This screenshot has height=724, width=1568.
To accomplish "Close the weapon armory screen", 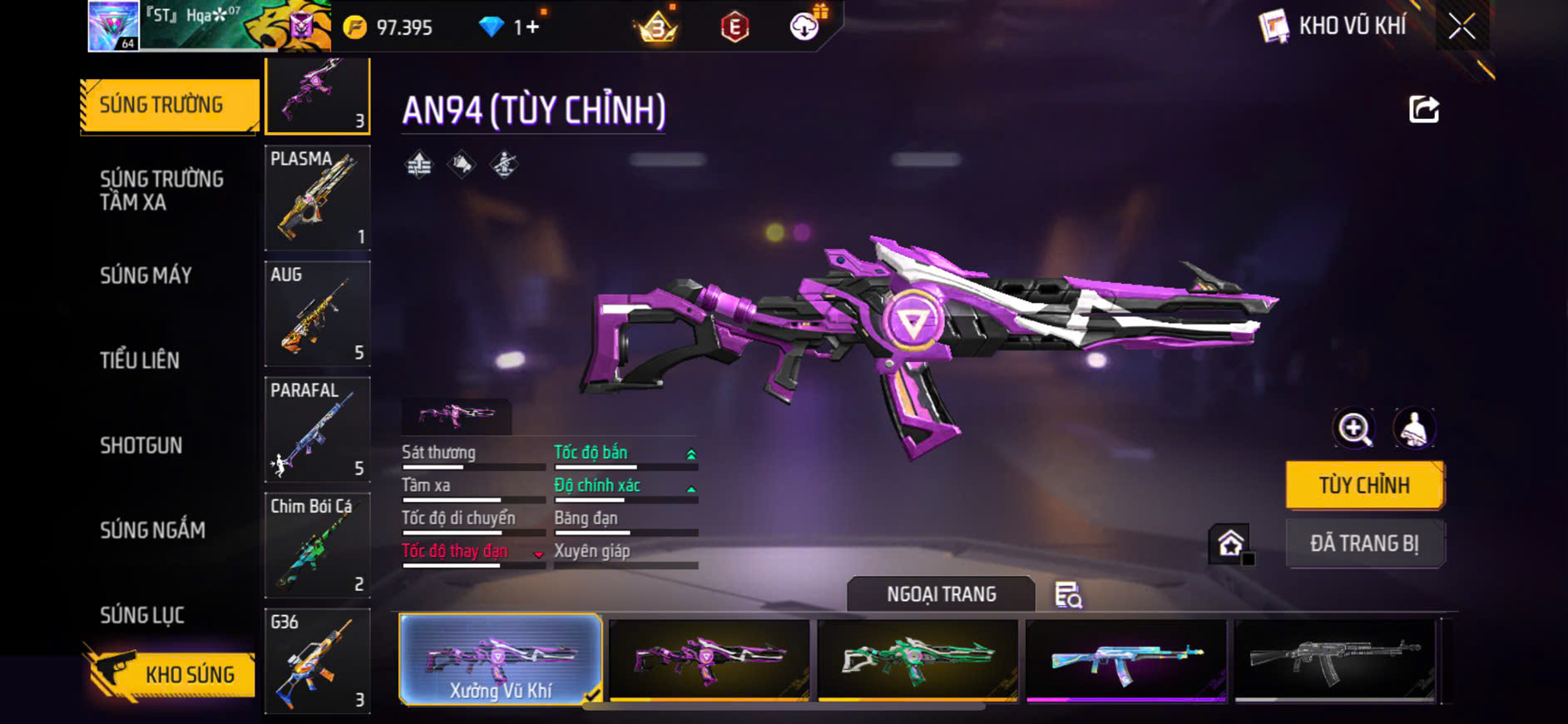I will 1462,27.
